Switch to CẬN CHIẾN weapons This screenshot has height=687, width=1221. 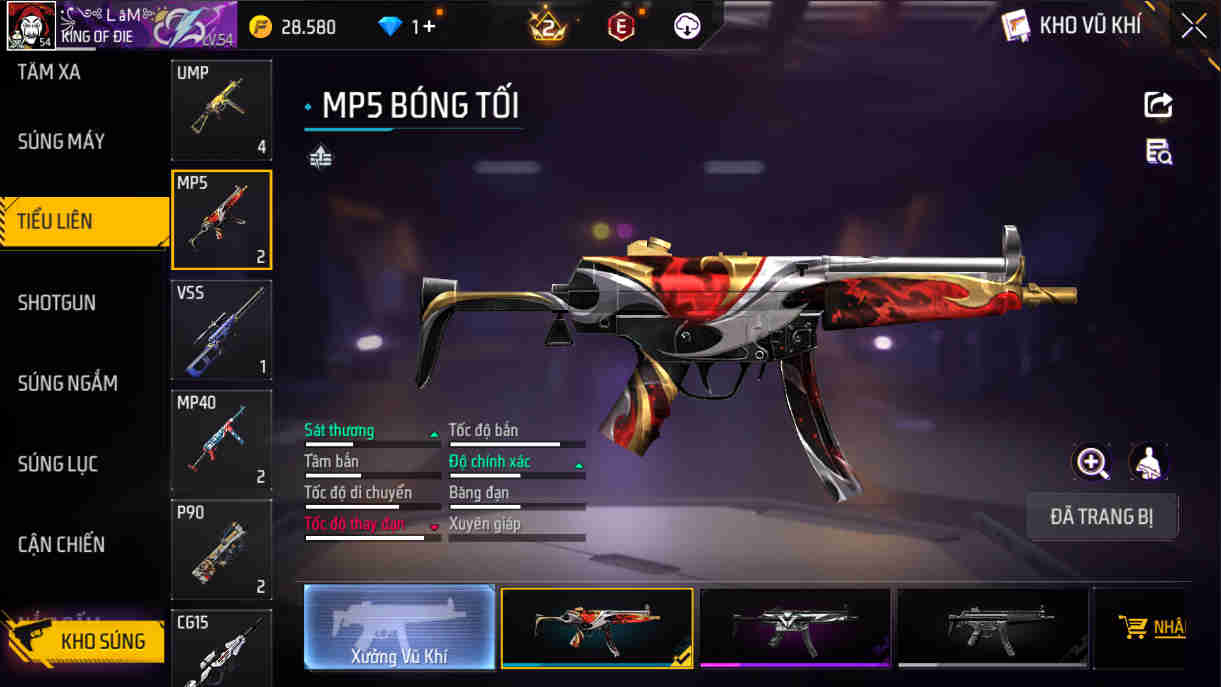point(61,545)
